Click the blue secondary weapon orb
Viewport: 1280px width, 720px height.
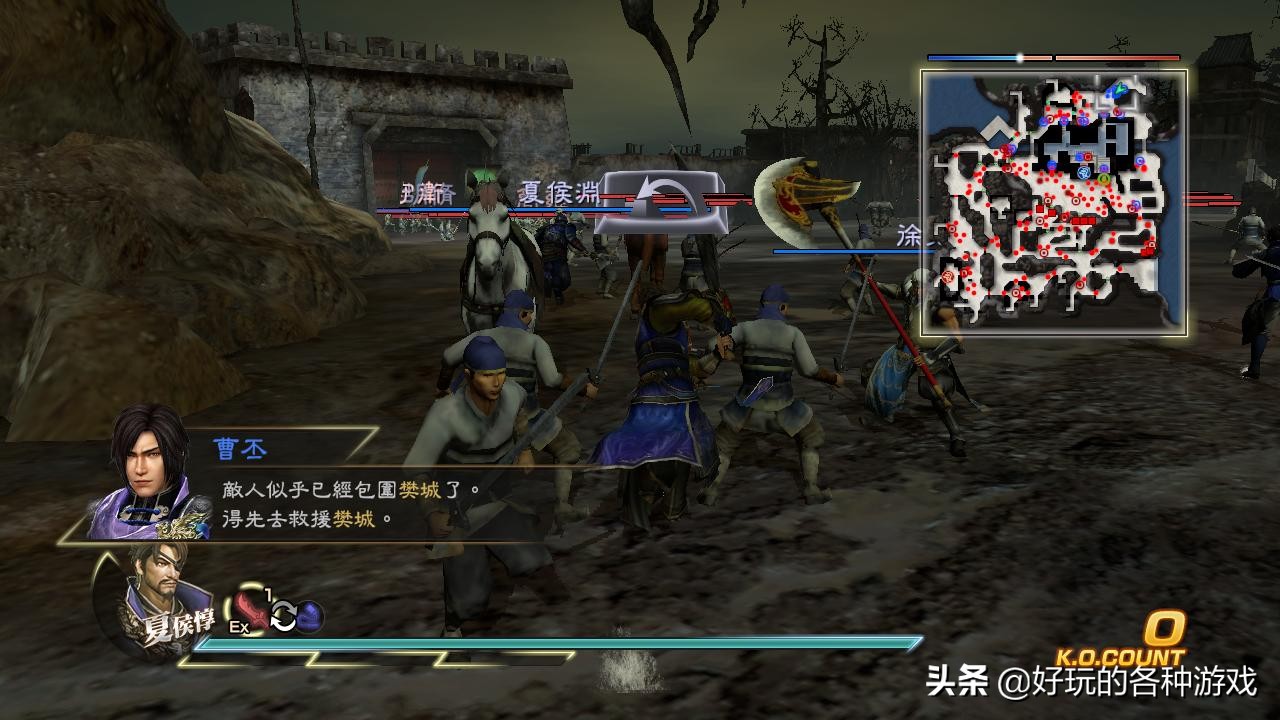310,616
